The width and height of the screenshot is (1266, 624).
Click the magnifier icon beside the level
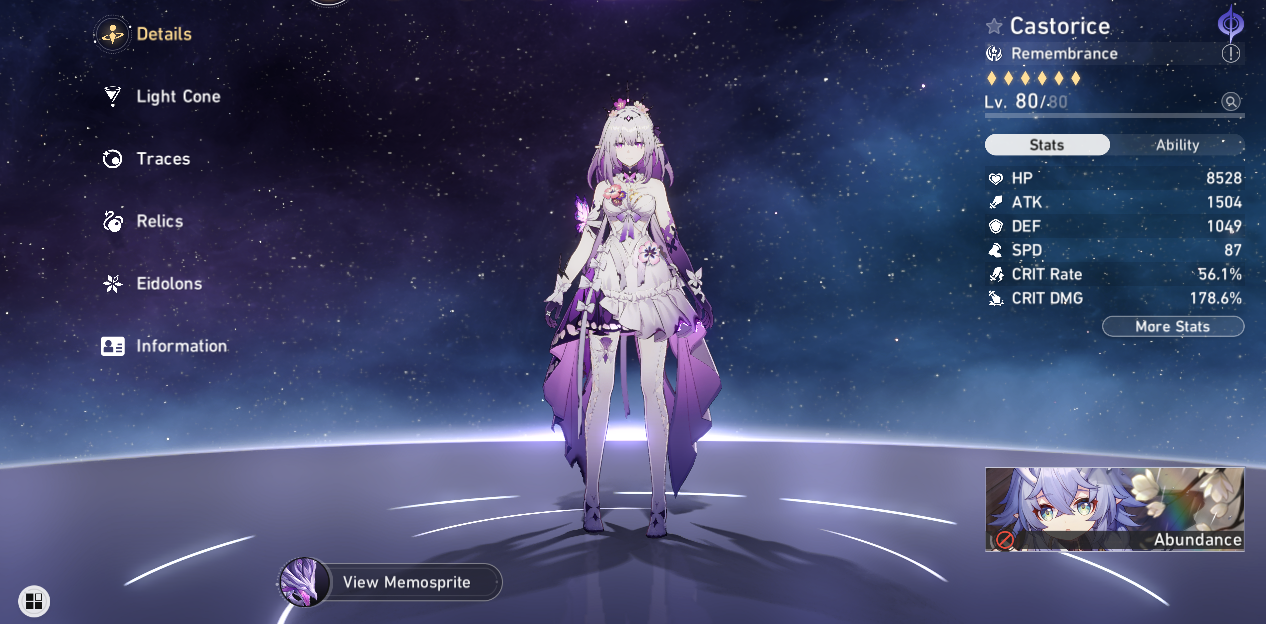(1231, 101)
